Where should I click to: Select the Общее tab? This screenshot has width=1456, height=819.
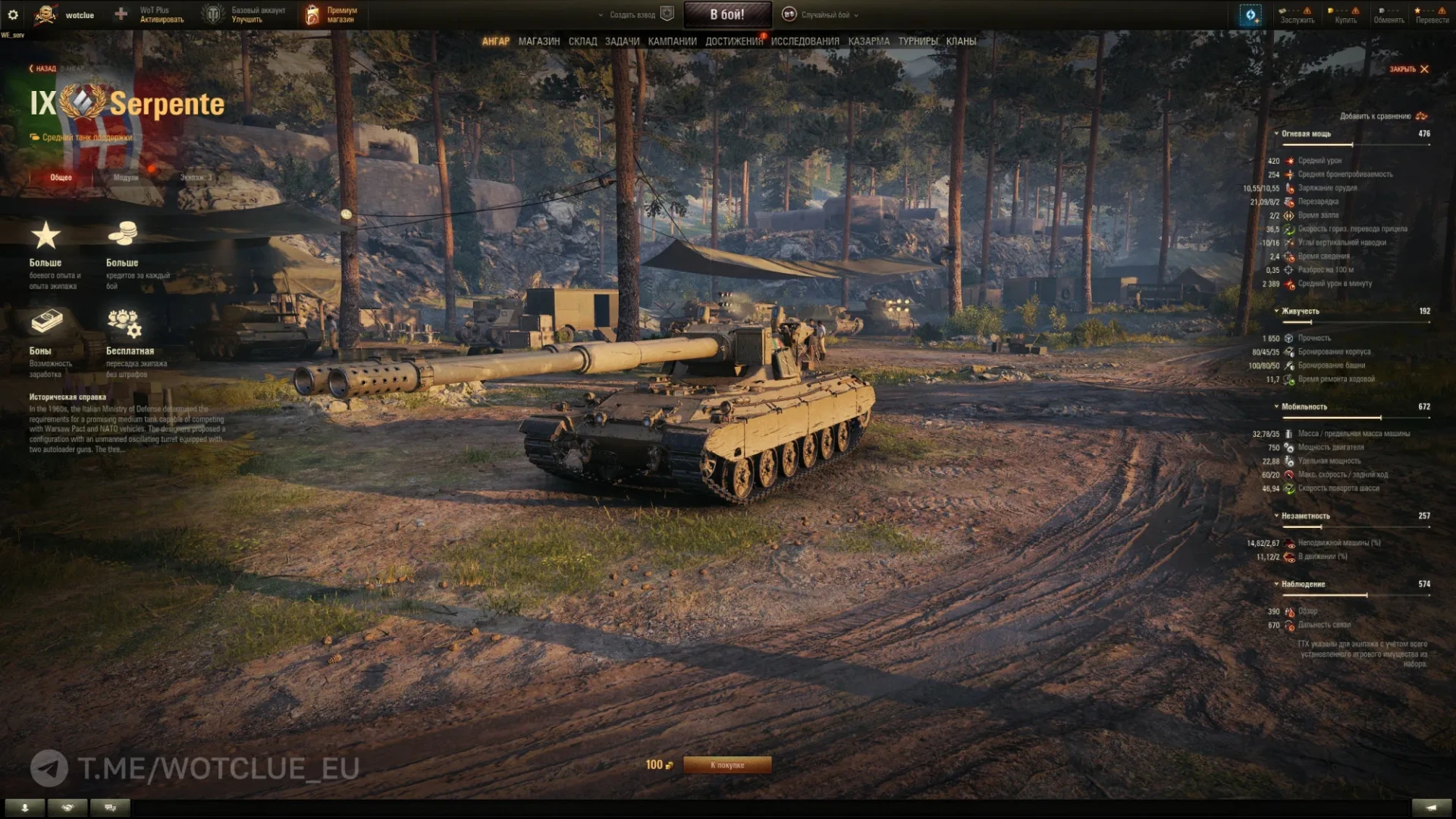pyautogui.click(x=61, y=177)
